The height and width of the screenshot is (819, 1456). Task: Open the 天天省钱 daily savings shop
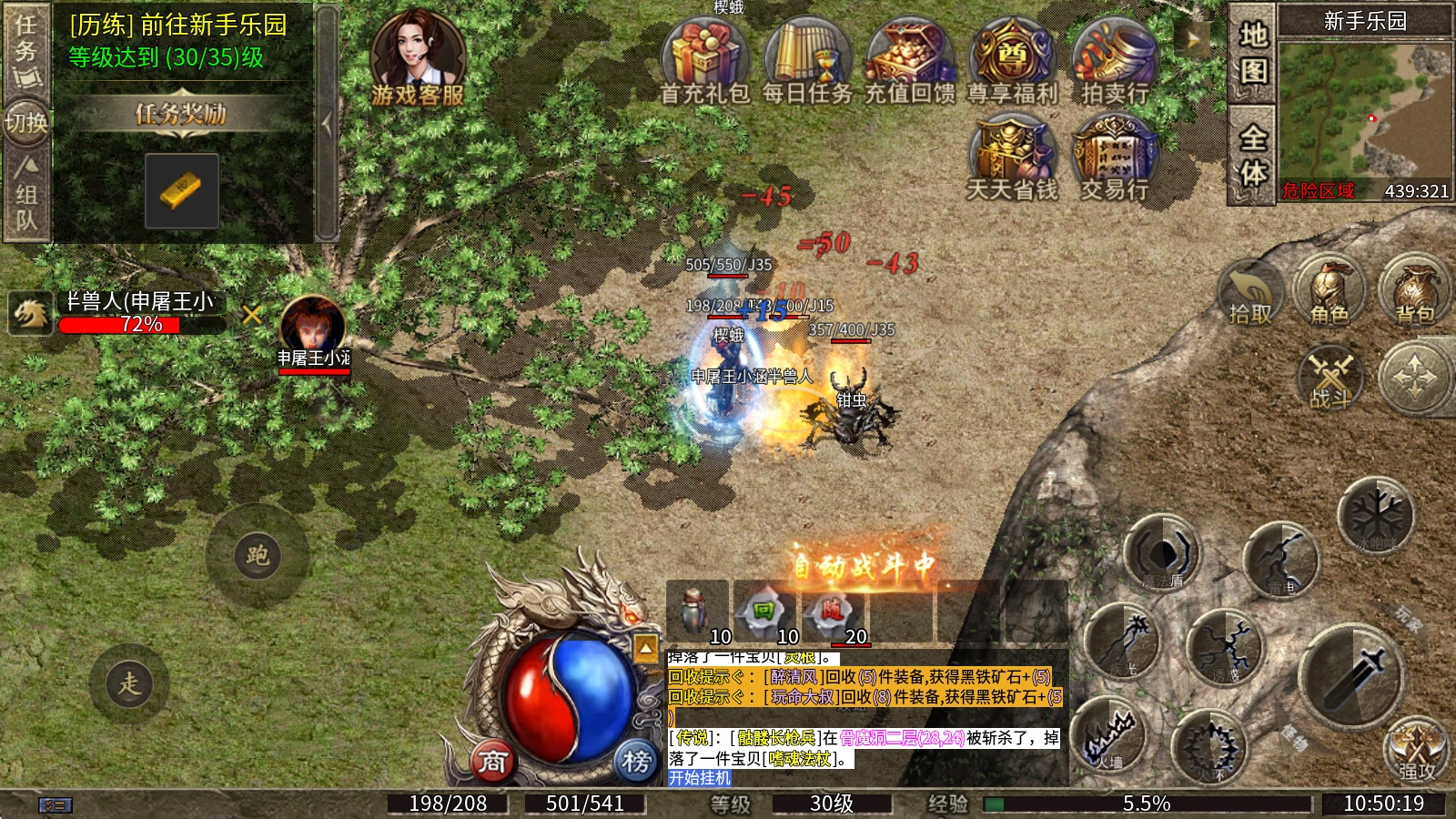[x=1012, y=157]
